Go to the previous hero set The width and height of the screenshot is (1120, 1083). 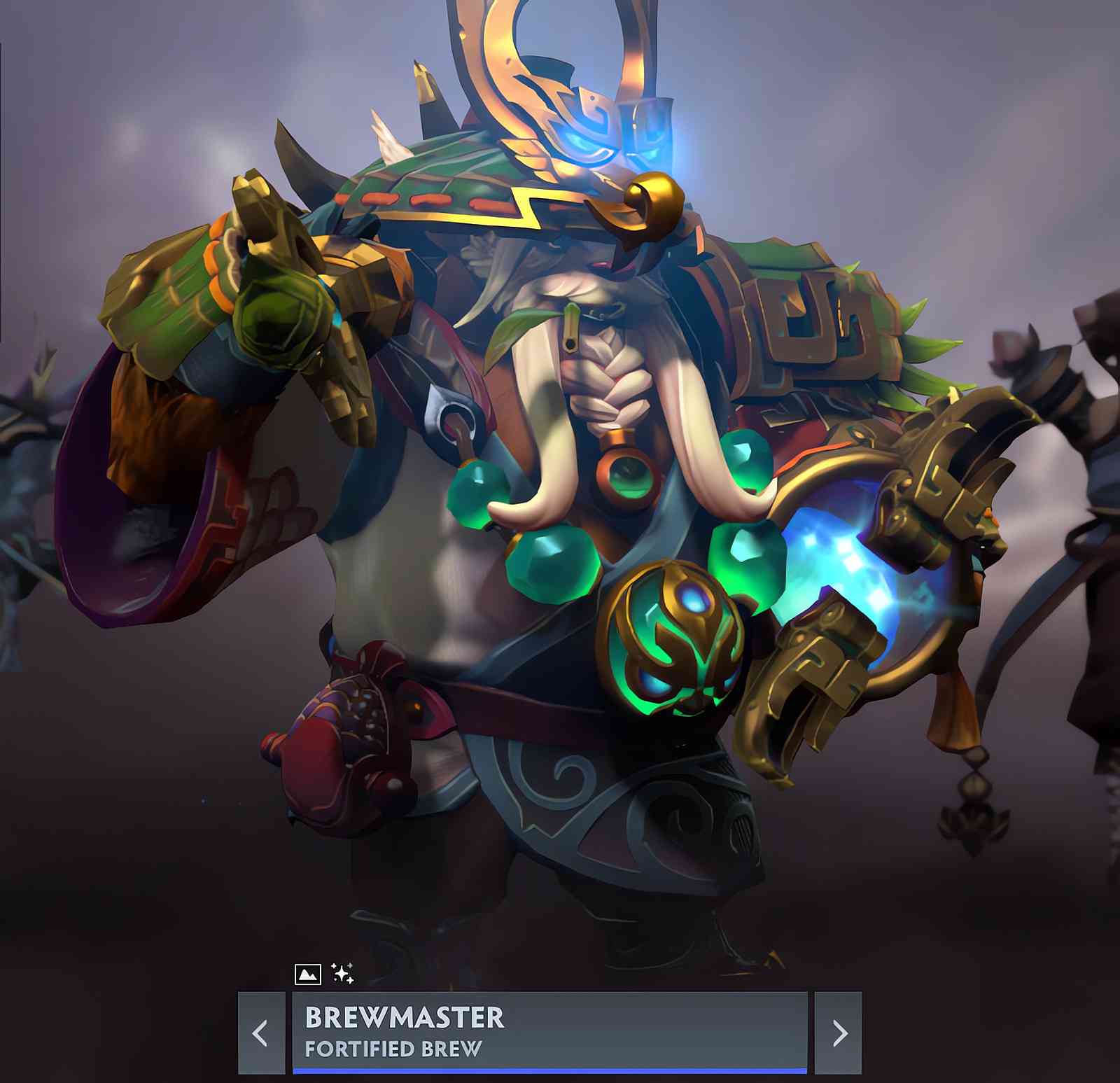(261, 1033)
